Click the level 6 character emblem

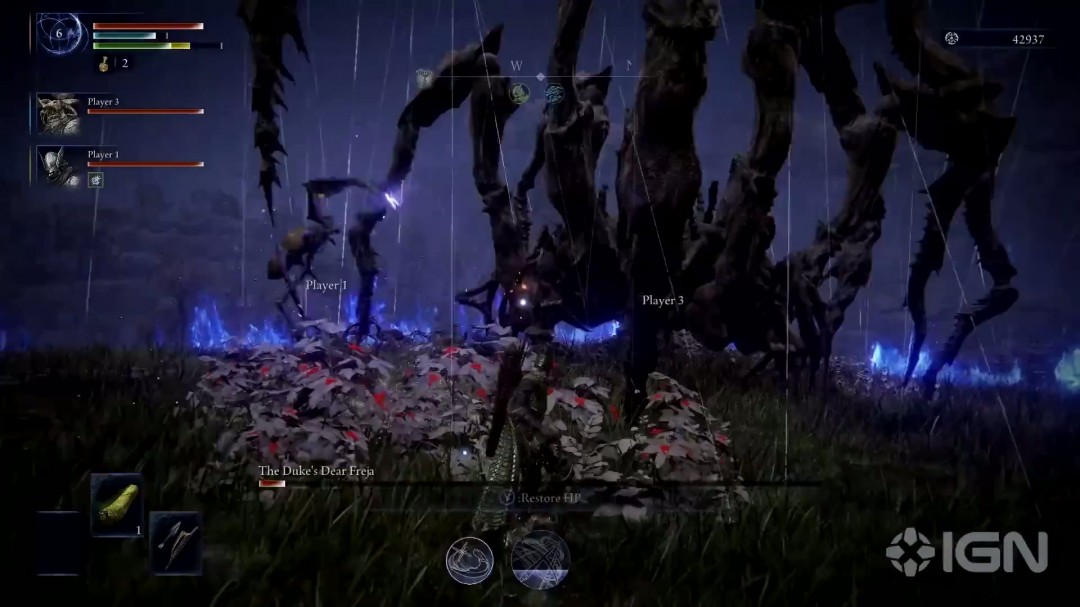click(58, 34)
